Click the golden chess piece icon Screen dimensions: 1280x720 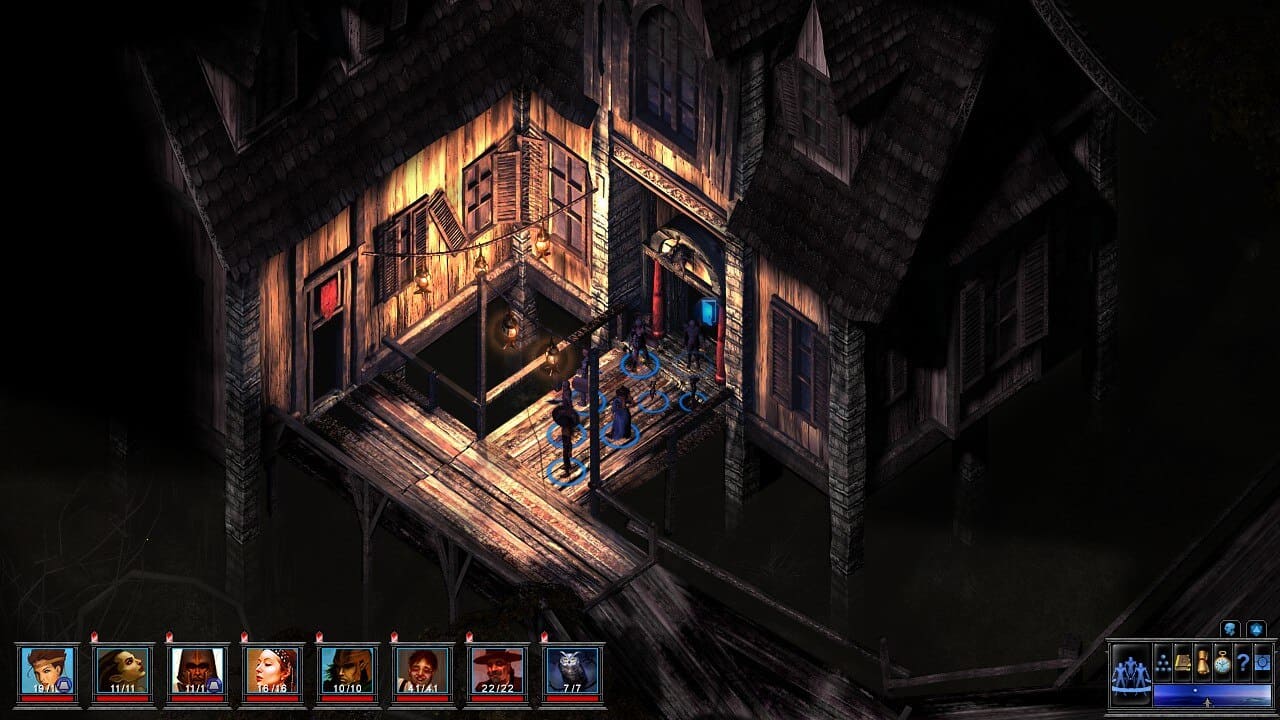point(1203,662)
